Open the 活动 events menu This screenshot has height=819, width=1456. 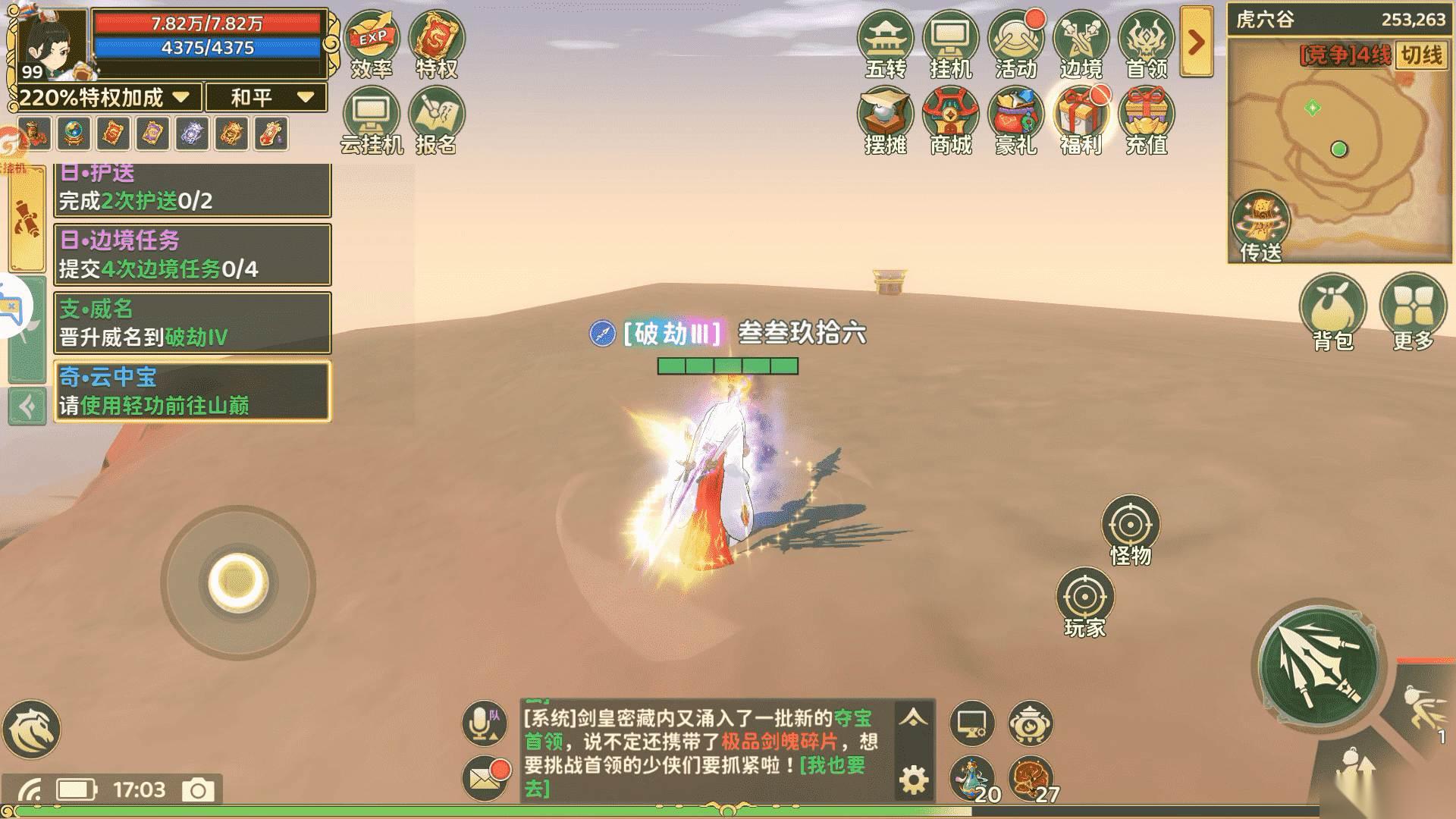coord(1015,44)
